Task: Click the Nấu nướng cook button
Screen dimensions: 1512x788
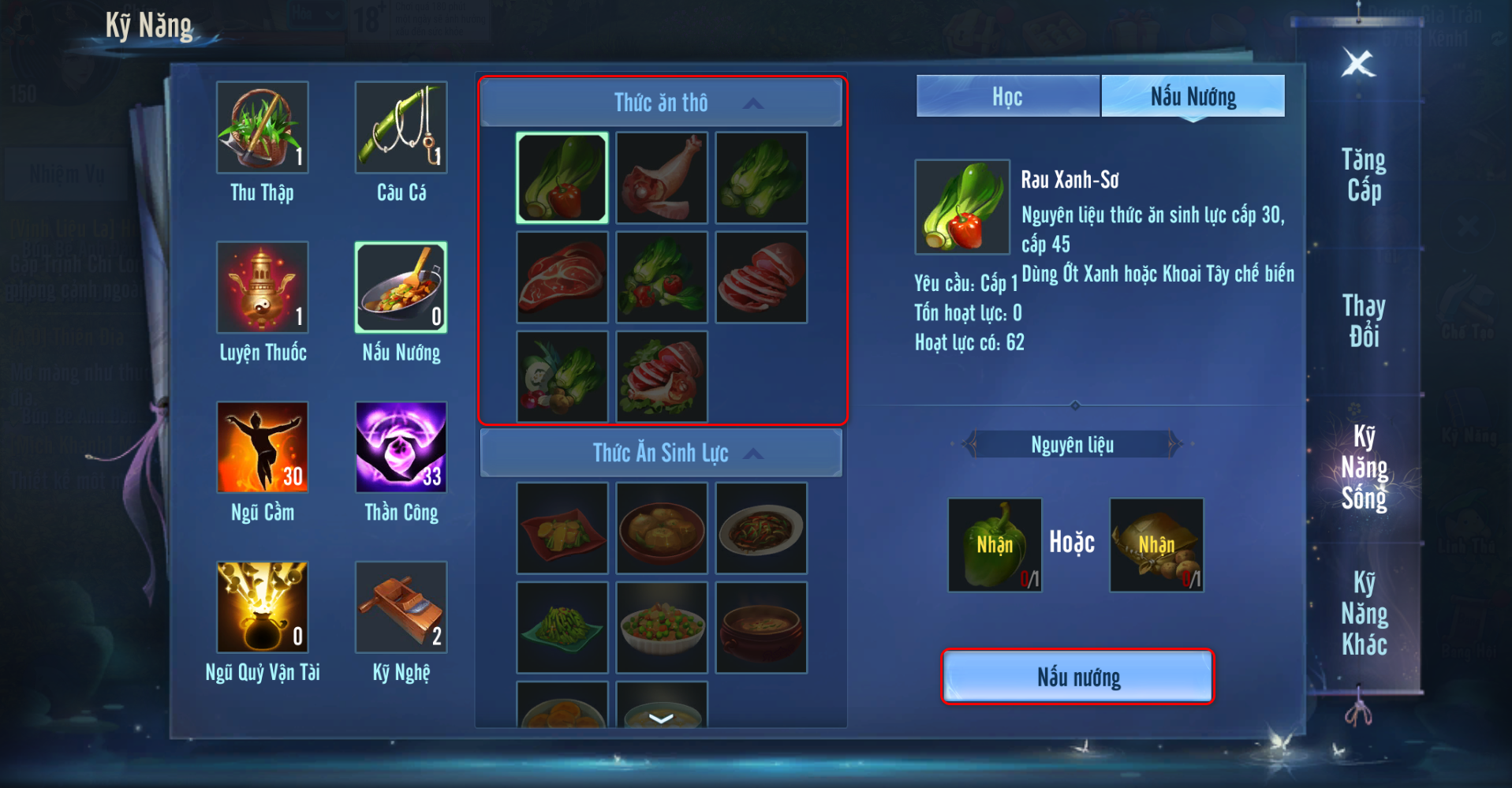Action: point(1077,677)
